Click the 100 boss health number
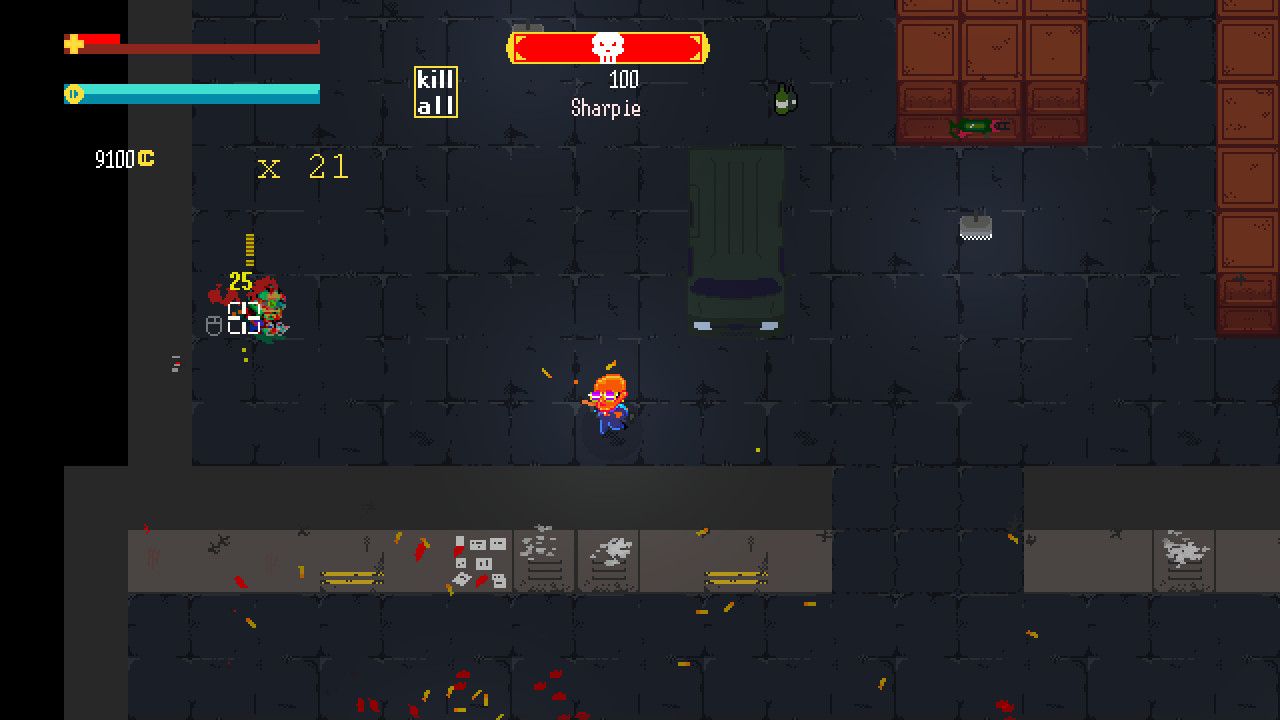 click(x=621, y=80)
